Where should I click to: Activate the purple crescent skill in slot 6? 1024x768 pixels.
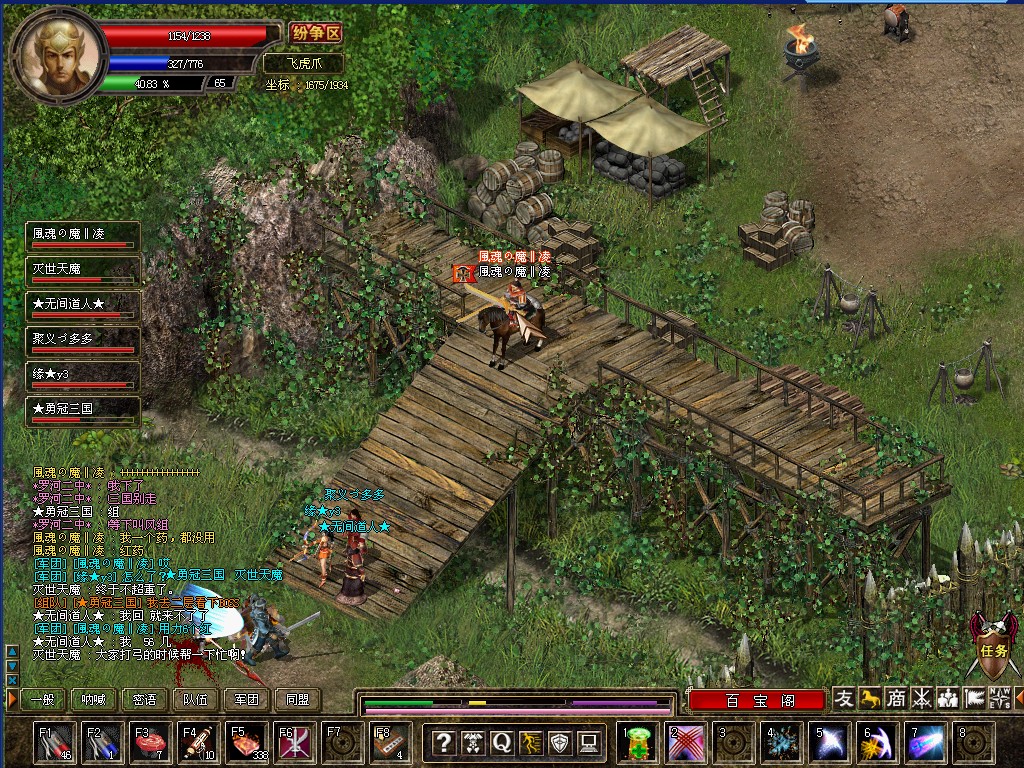(x=878, y=743)
